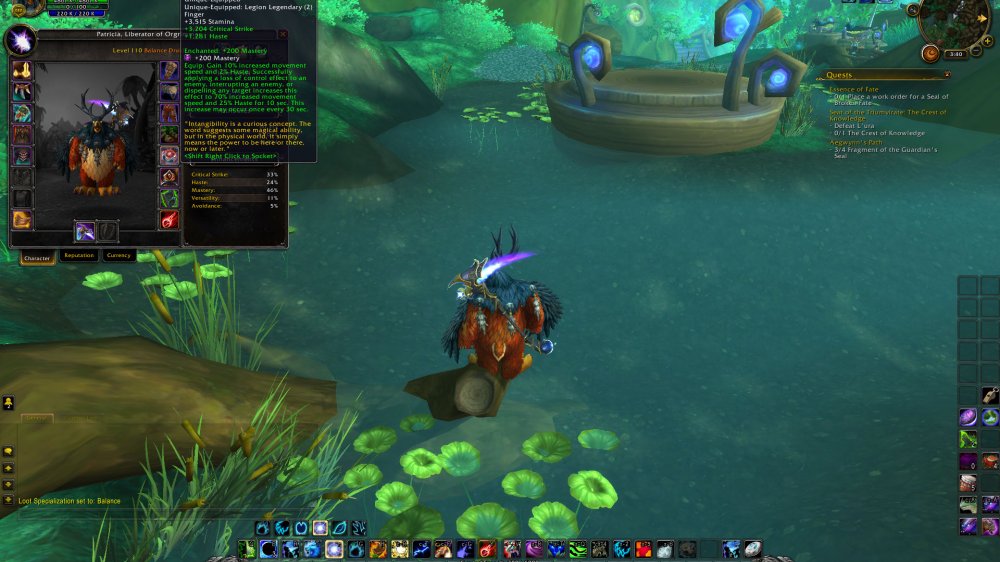Open the calendar moon button near minimap
Screen dimensions: 1000x562
tap(931, 53)
